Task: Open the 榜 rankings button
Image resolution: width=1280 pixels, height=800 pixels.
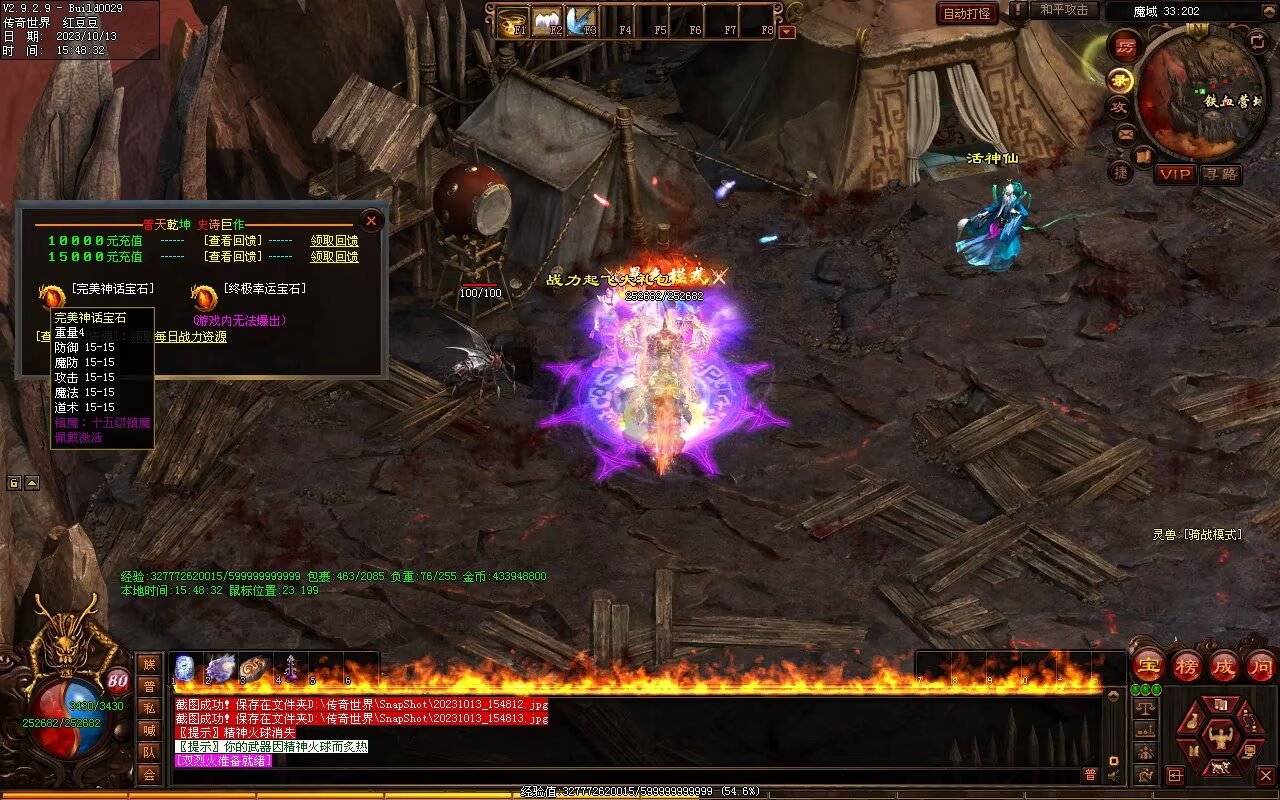Action: pyautogui.click(x=1187, y=665)
